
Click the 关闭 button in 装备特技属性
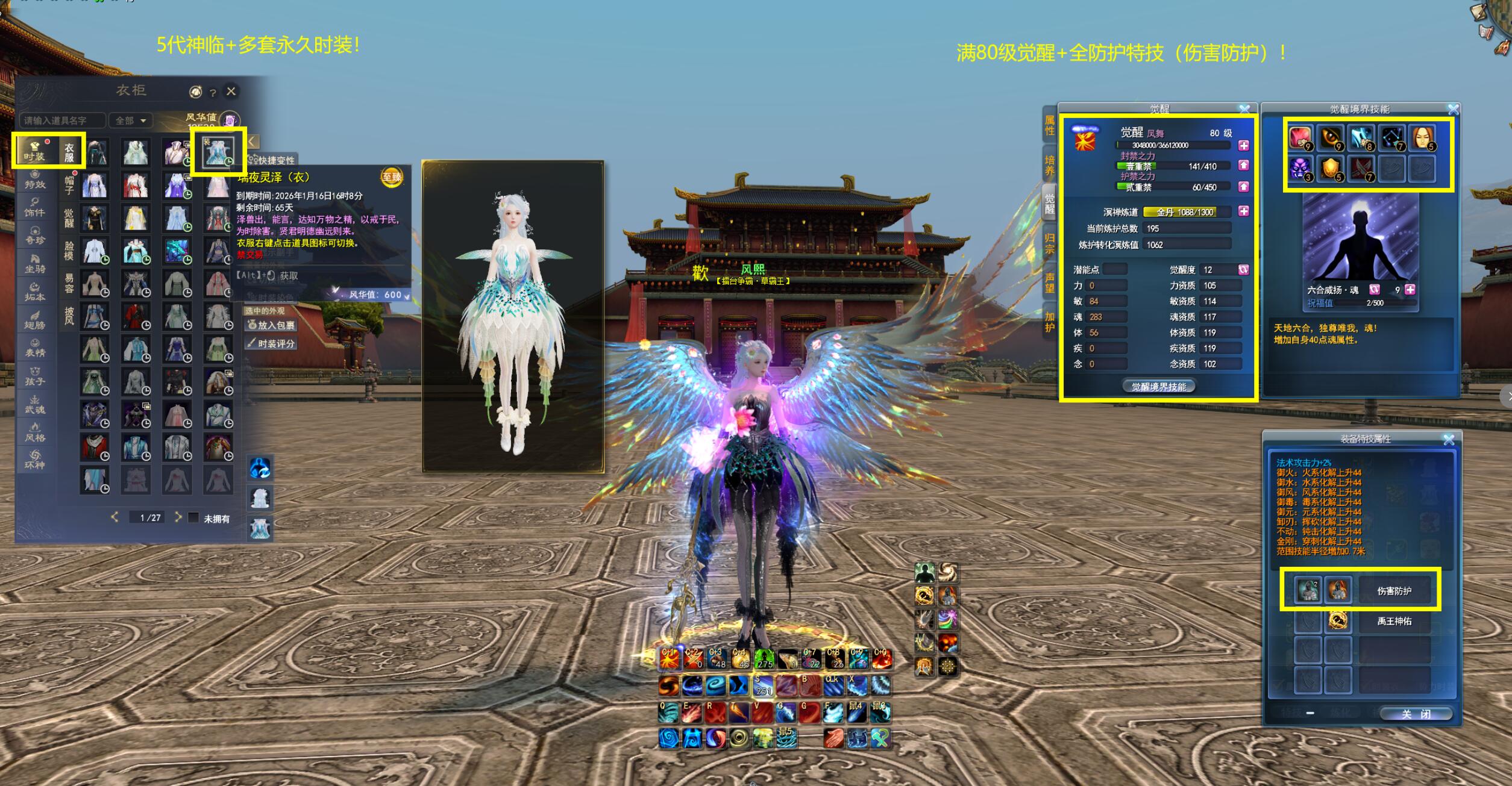coord(1416,714)
